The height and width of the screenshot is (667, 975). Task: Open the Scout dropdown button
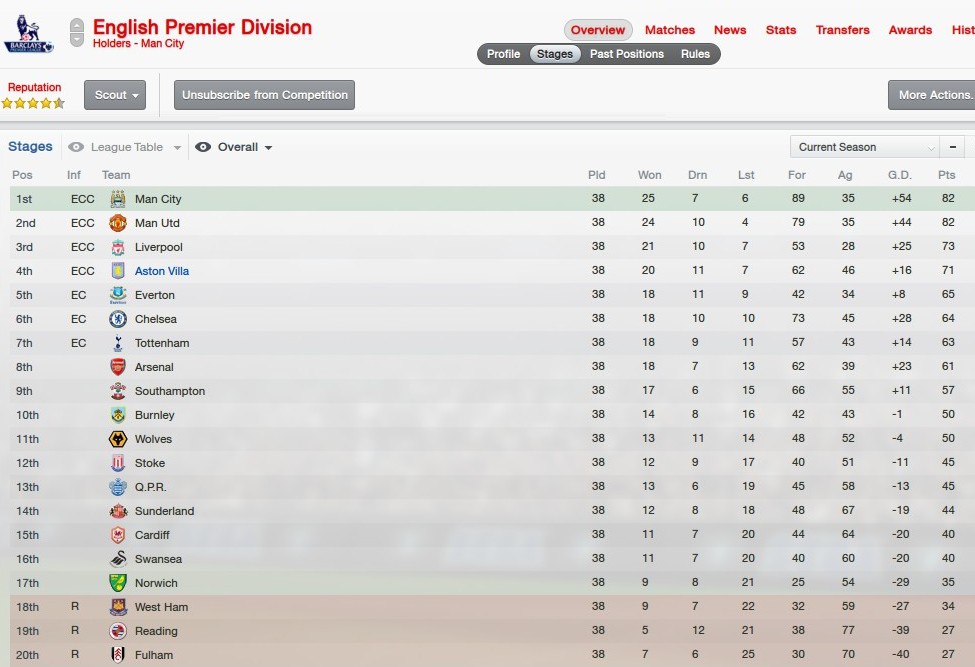coord(115,95)
